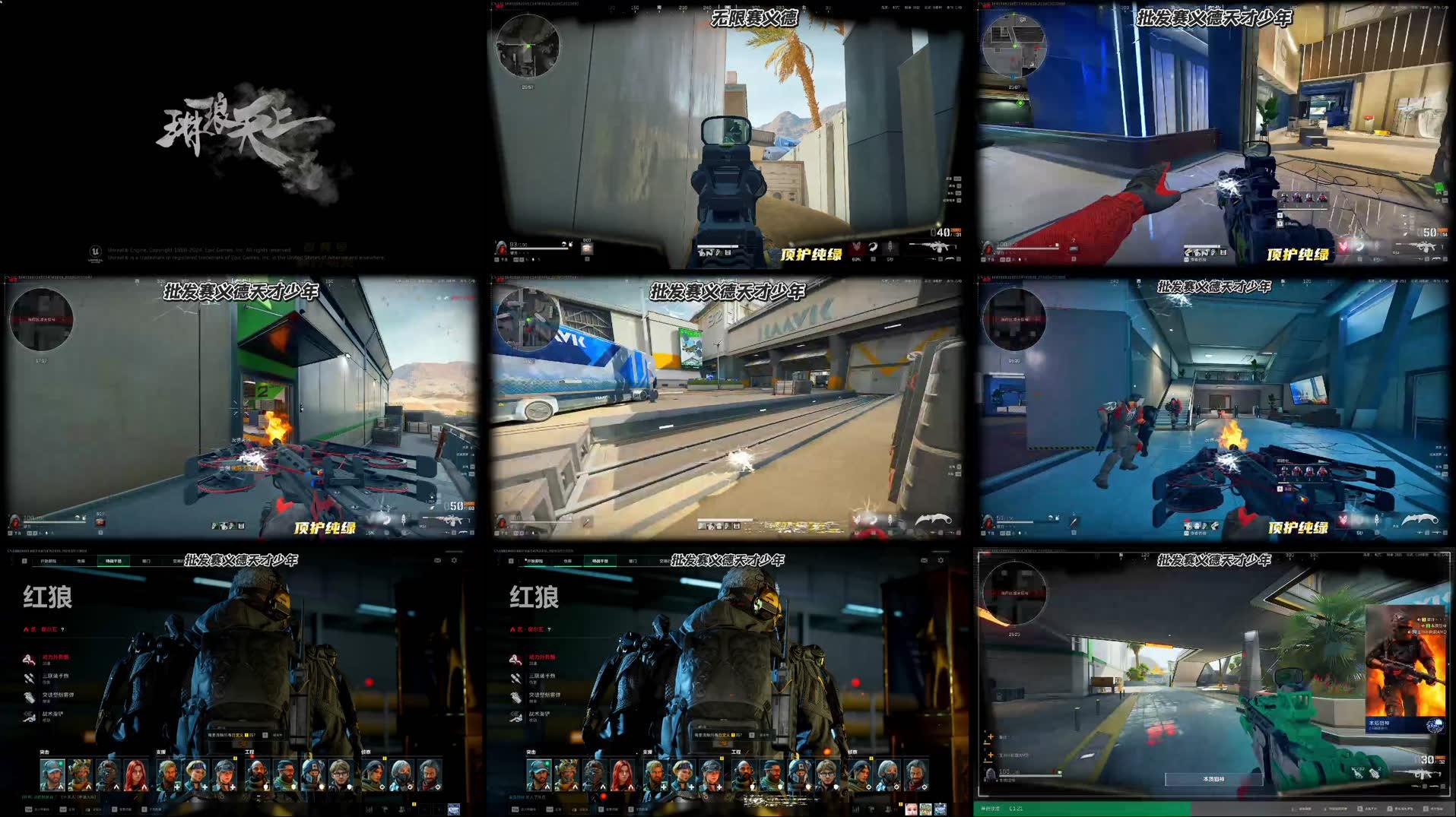Click the melee knife icon in the middle gameplay HUD

[x=934, y=519]
